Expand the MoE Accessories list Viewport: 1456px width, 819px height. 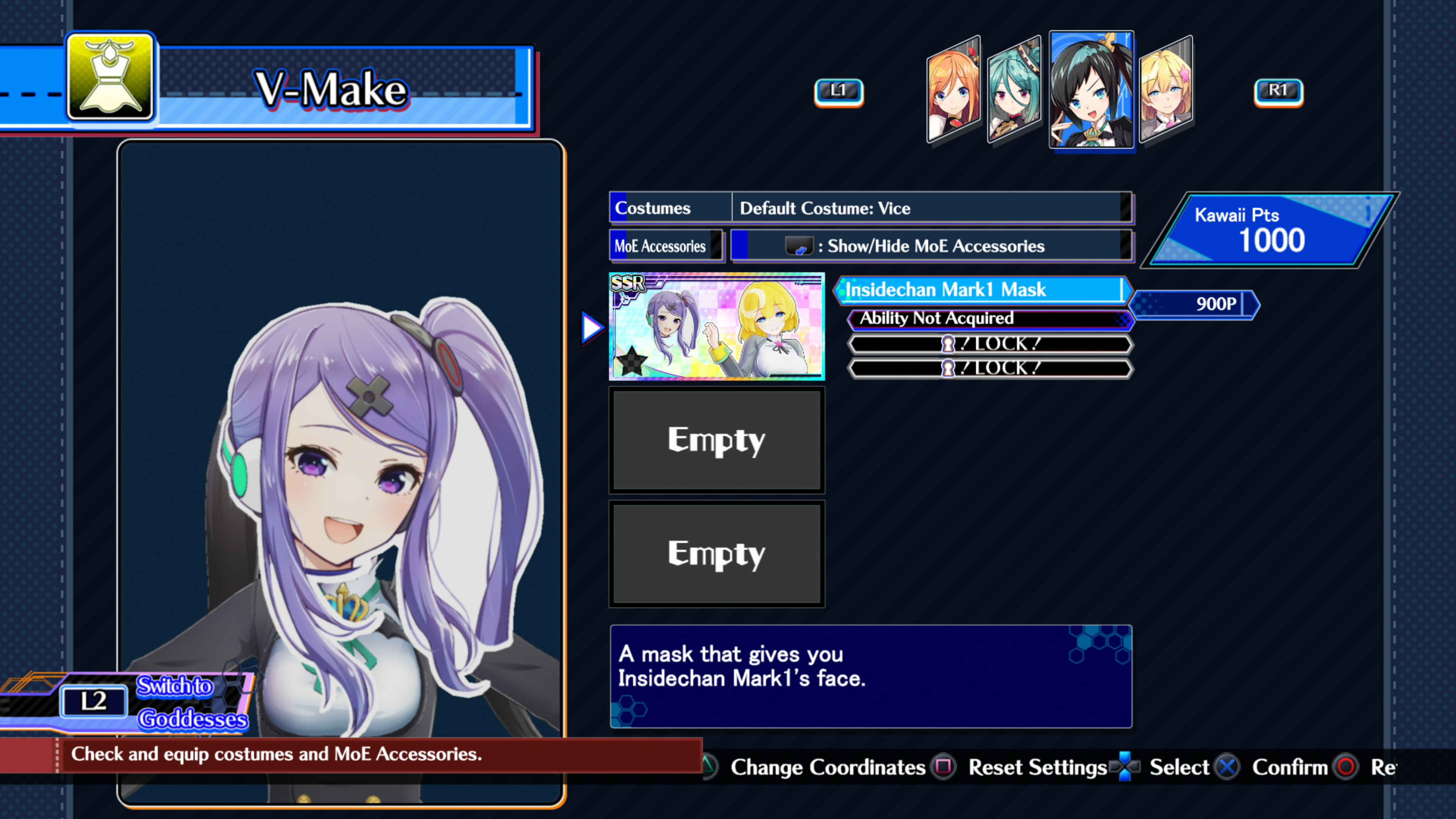click(x=667, y=246)
